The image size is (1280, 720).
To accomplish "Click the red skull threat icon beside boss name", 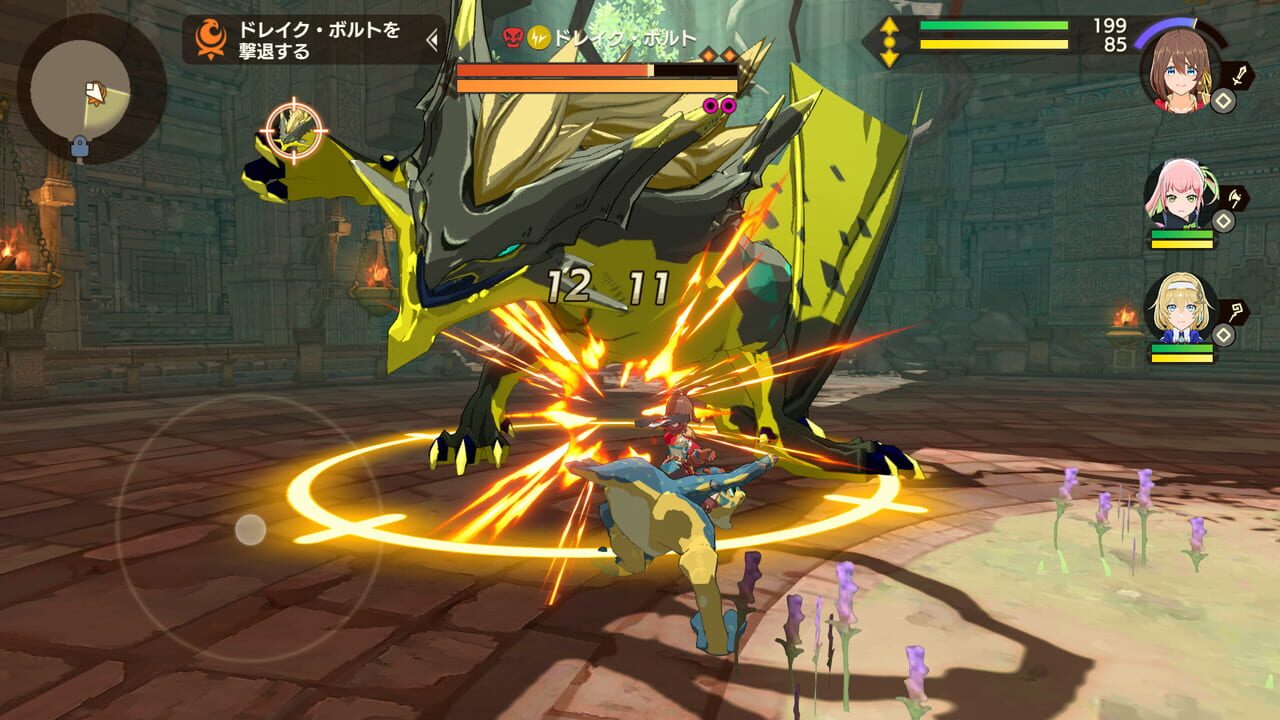I will [x=514, y=36].
